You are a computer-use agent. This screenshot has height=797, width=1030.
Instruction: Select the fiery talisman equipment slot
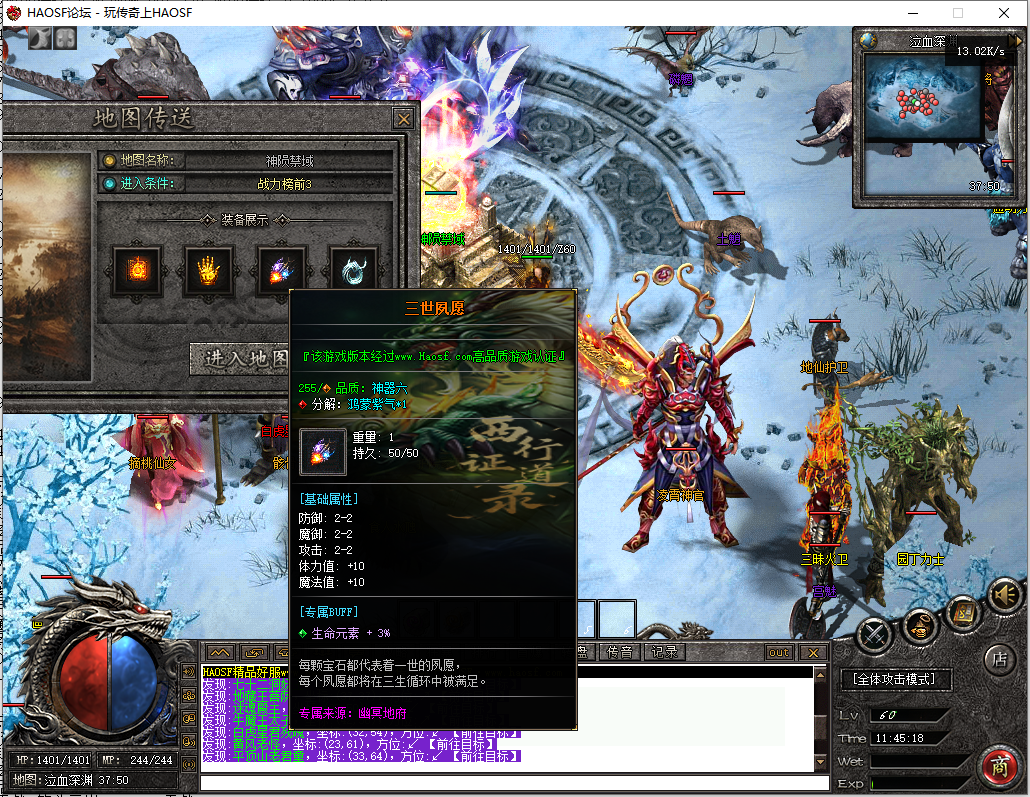(x=136, y=270)
